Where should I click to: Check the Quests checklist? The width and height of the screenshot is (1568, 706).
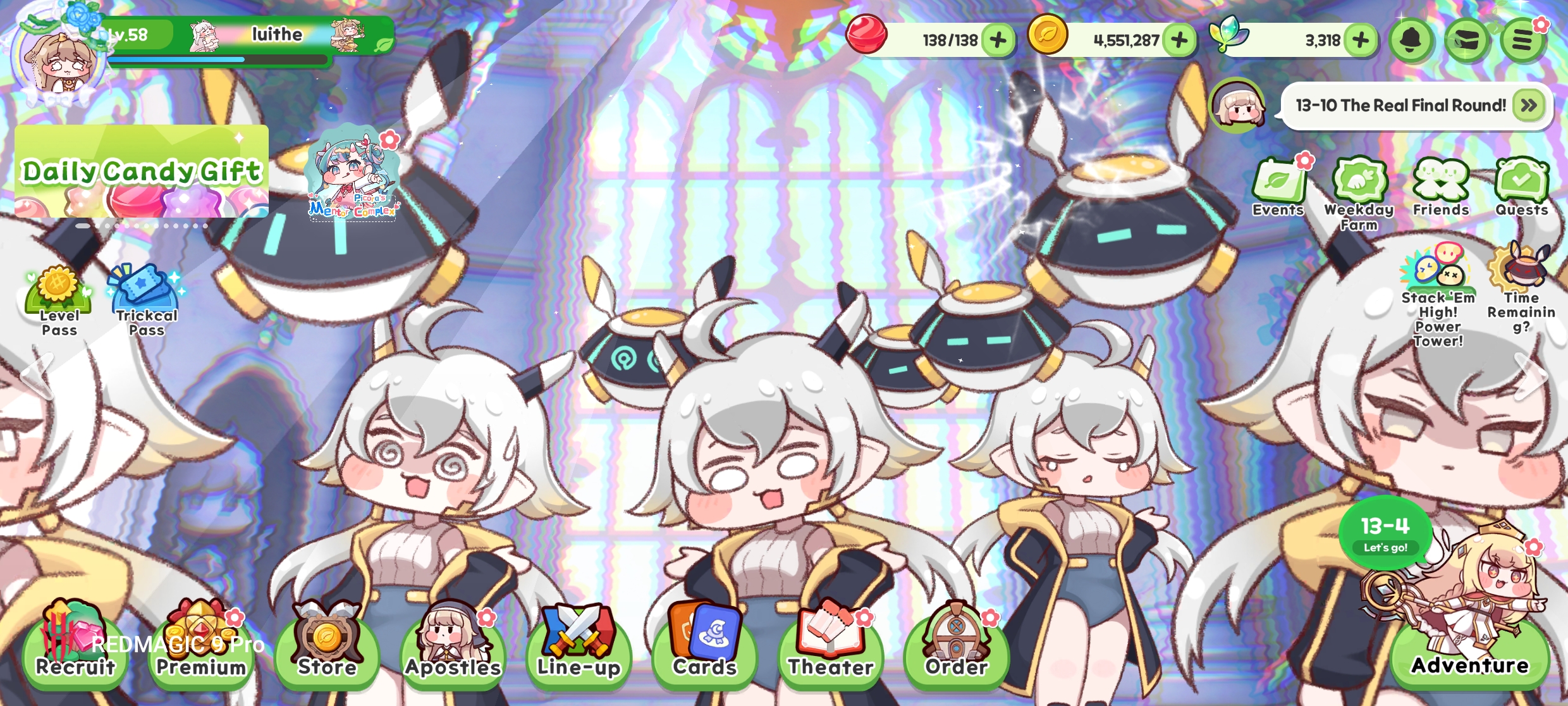click(x=1521, y=187)
